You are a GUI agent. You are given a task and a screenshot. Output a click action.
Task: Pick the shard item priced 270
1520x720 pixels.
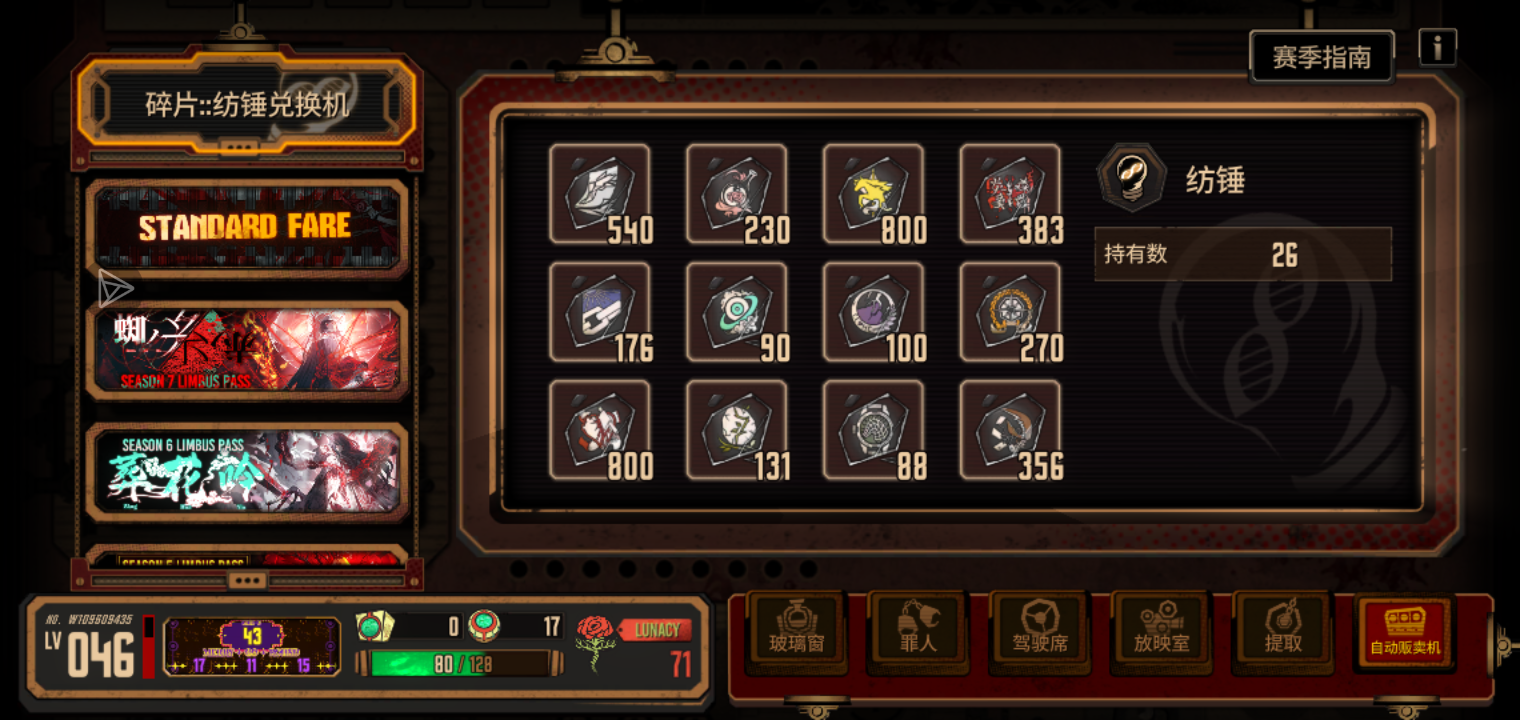click(1010, 312)
